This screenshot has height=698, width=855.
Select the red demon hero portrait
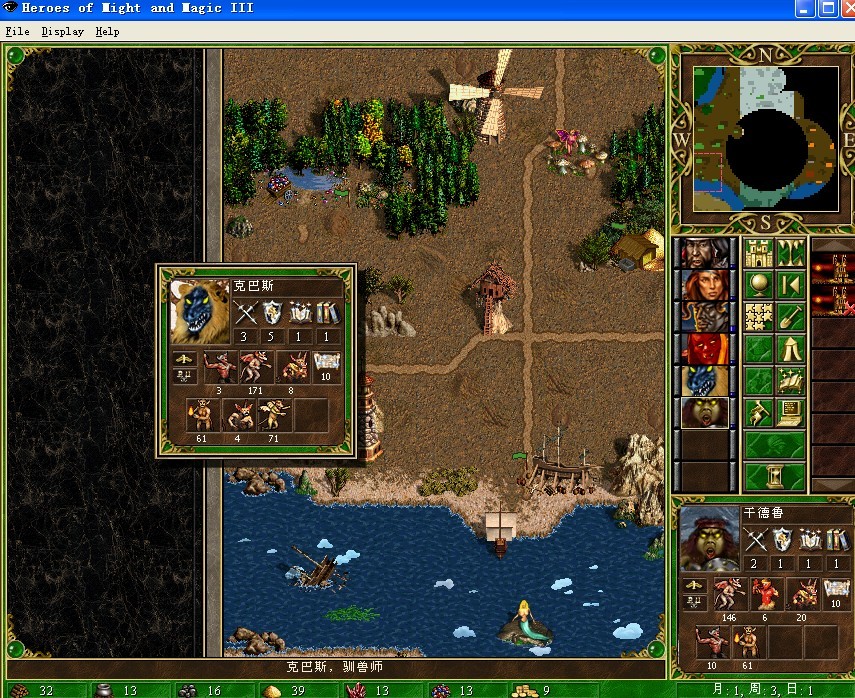pyautogui.click(x=705, y=349)
